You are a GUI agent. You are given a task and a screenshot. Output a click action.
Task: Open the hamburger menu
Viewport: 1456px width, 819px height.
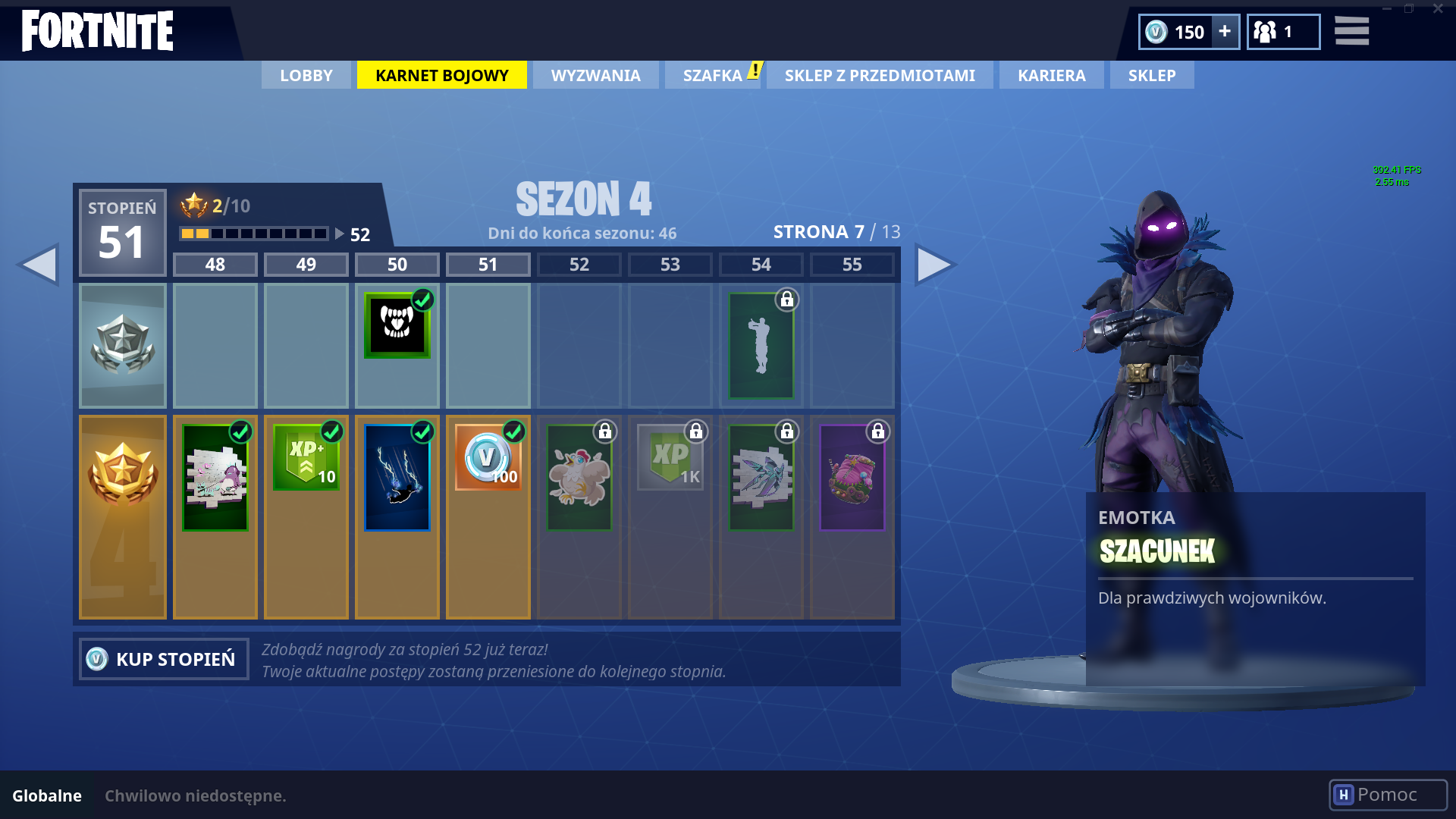click(x=1351, y=32)
